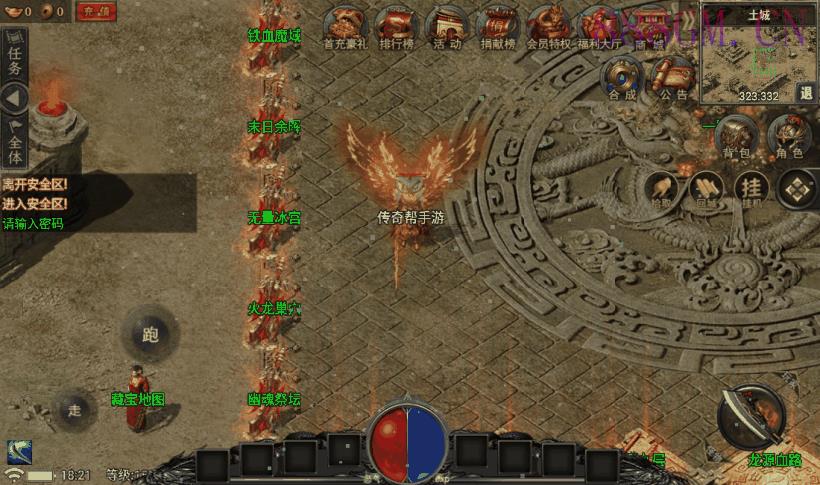Read the 公告 announcement scroll
Screen dimensions: 820x485
pos(675,76)
